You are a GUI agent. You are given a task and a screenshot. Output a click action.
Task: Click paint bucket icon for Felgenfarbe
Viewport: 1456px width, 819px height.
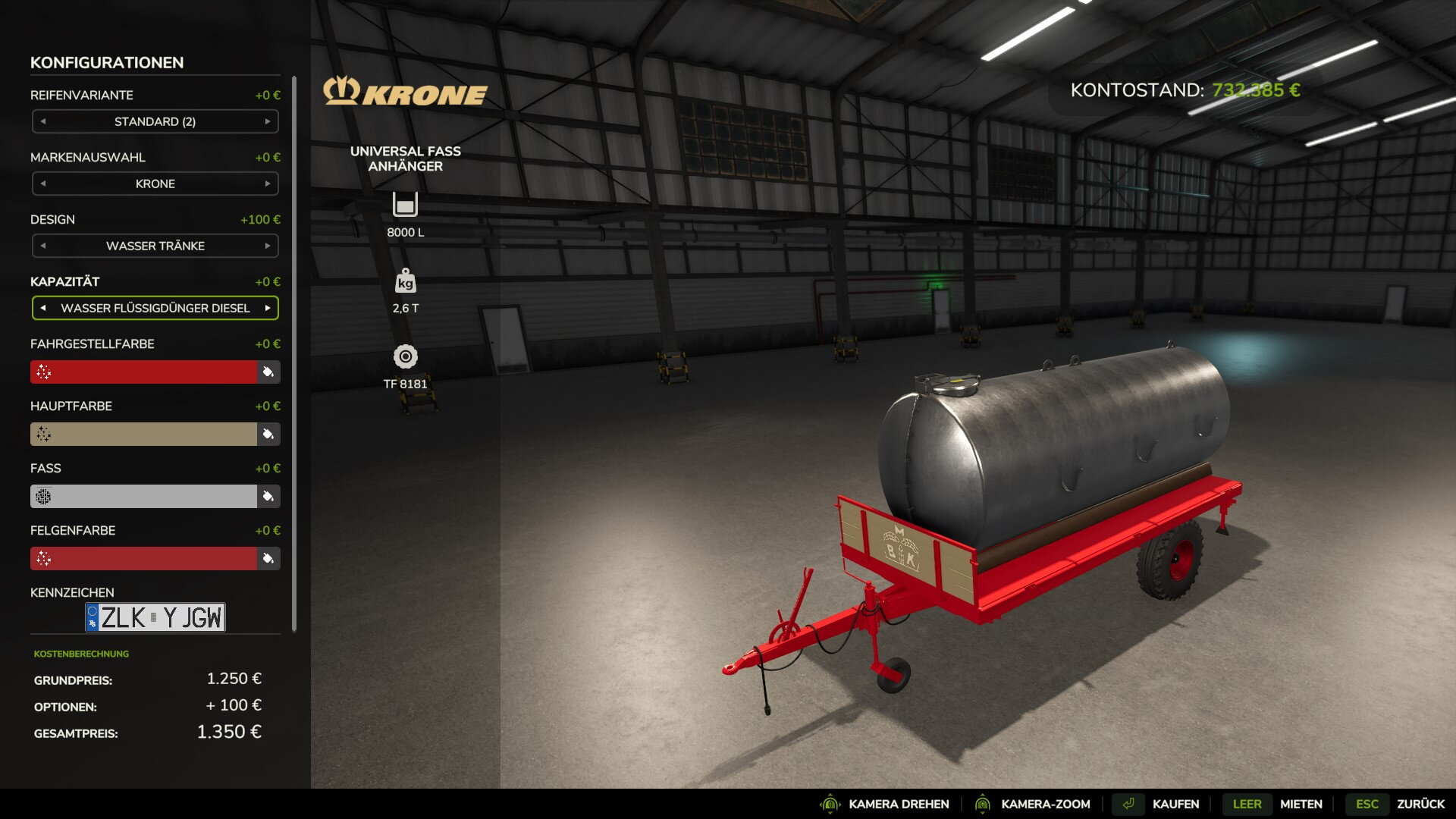268,558
